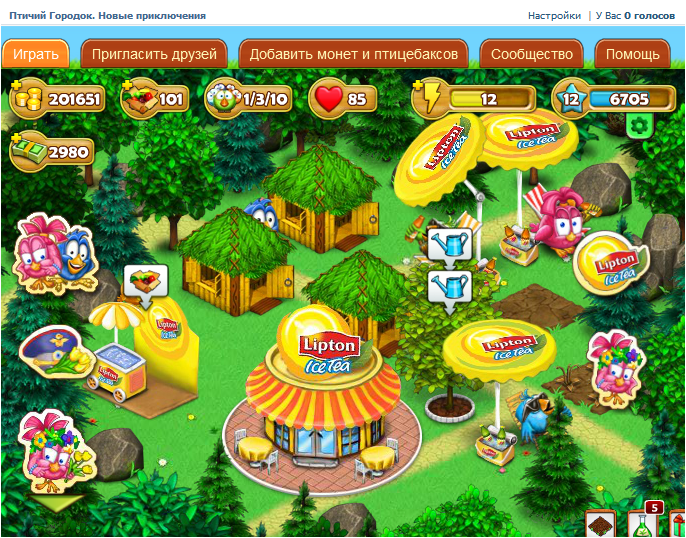Open the Пригласить друзей tab

[154, 54]
